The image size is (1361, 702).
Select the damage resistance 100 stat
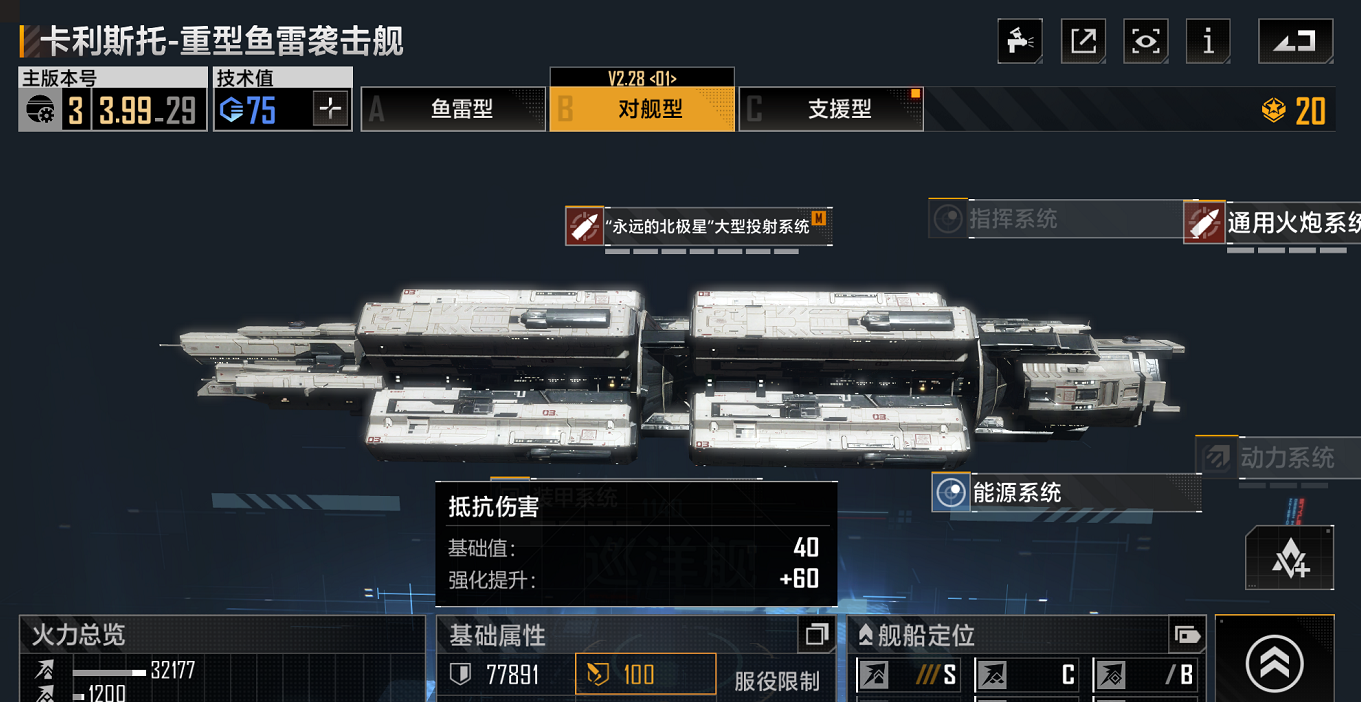point(645,674)
